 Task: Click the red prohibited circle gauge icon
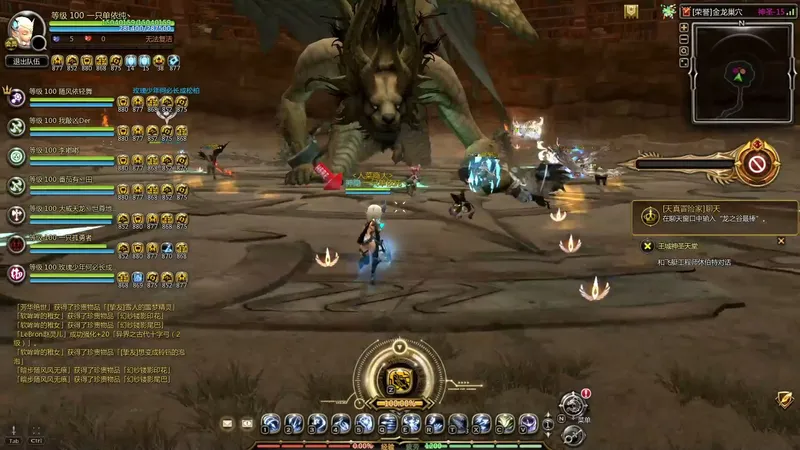757,162
